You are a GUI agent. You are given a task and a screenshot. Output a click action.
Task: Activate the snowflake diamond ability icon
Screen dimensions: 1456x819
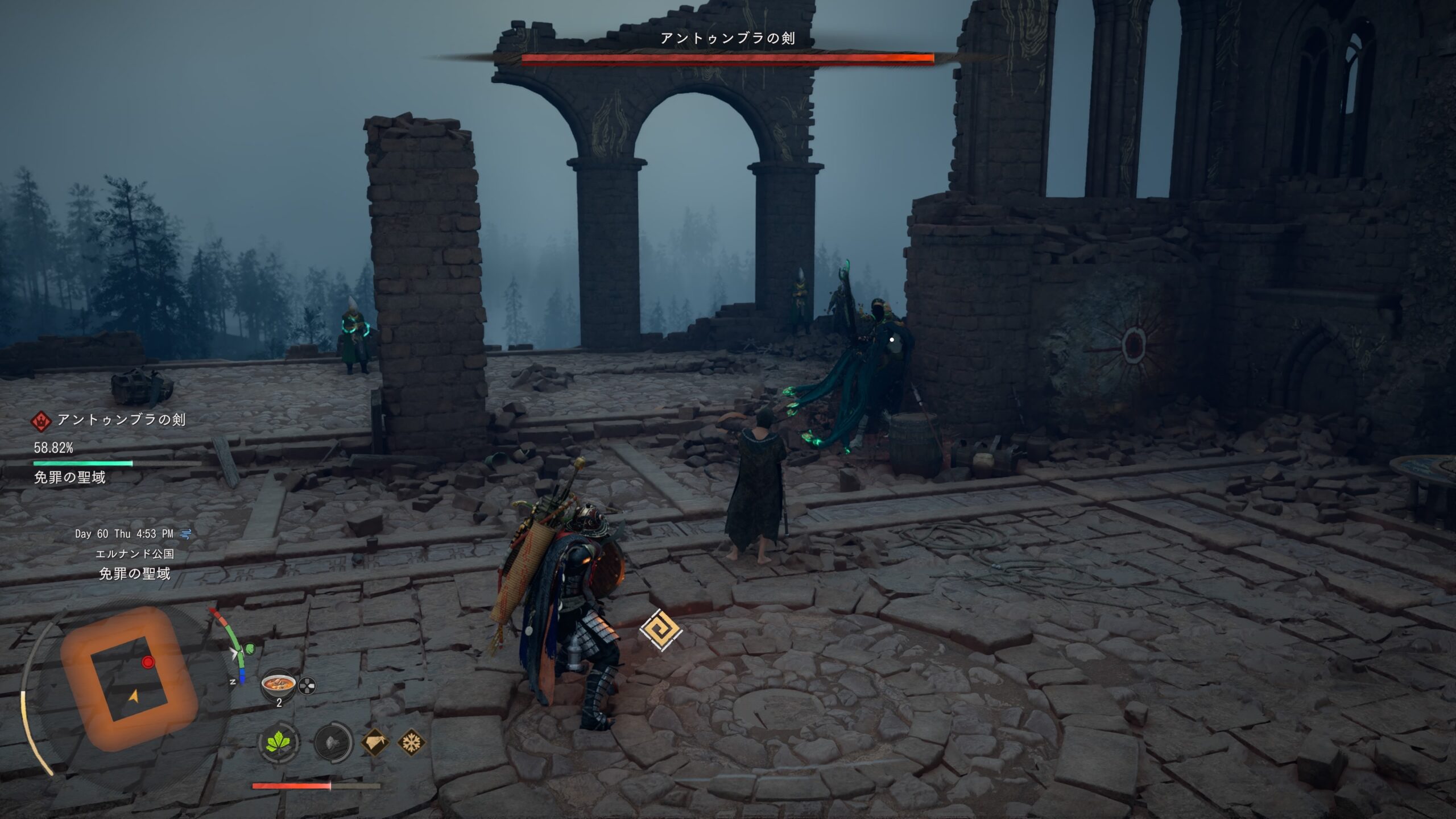[411, 742]
